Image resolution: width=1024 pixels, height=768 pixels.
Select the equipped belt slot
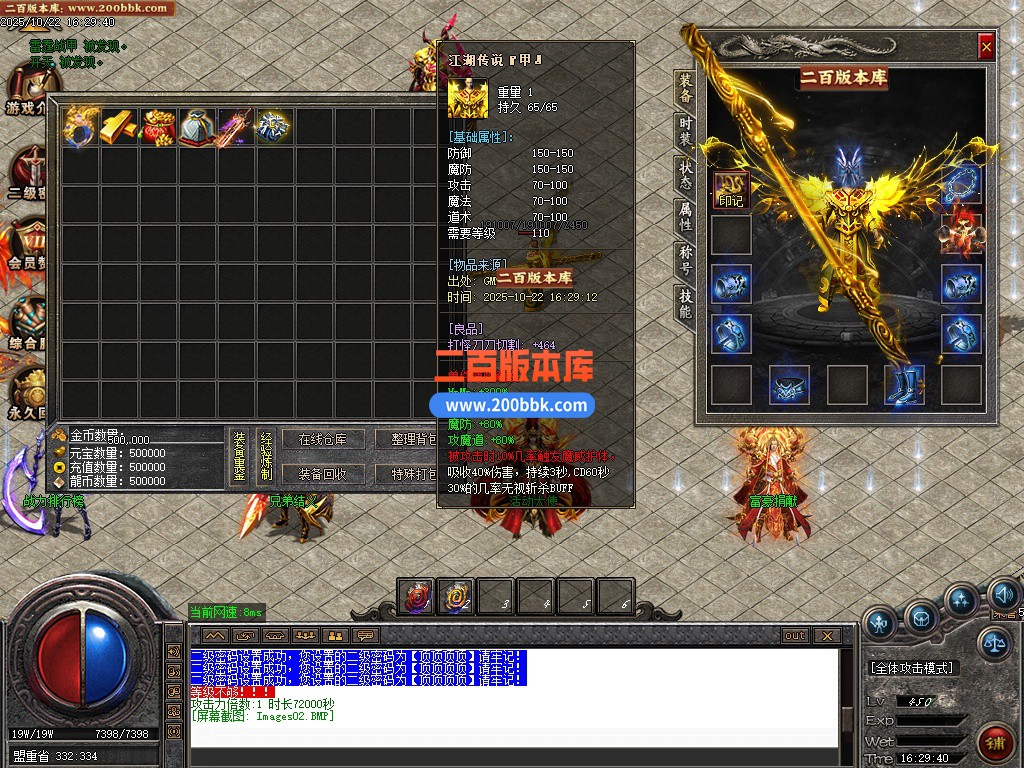click(789, 385)
